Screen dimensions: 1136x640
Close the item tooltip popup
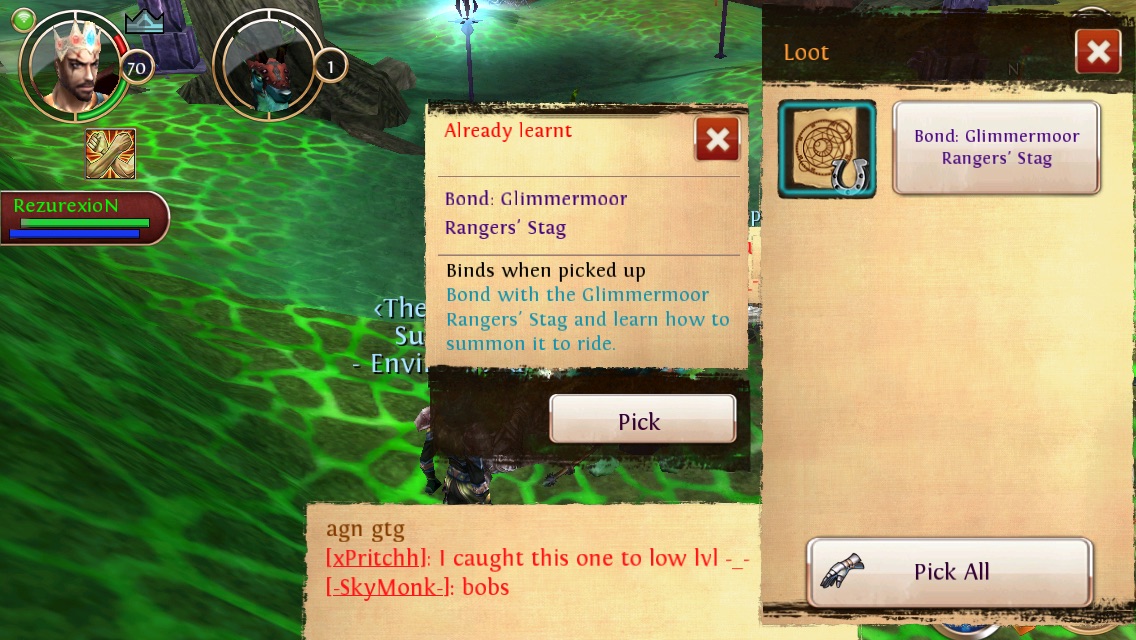tap(717, 140)
